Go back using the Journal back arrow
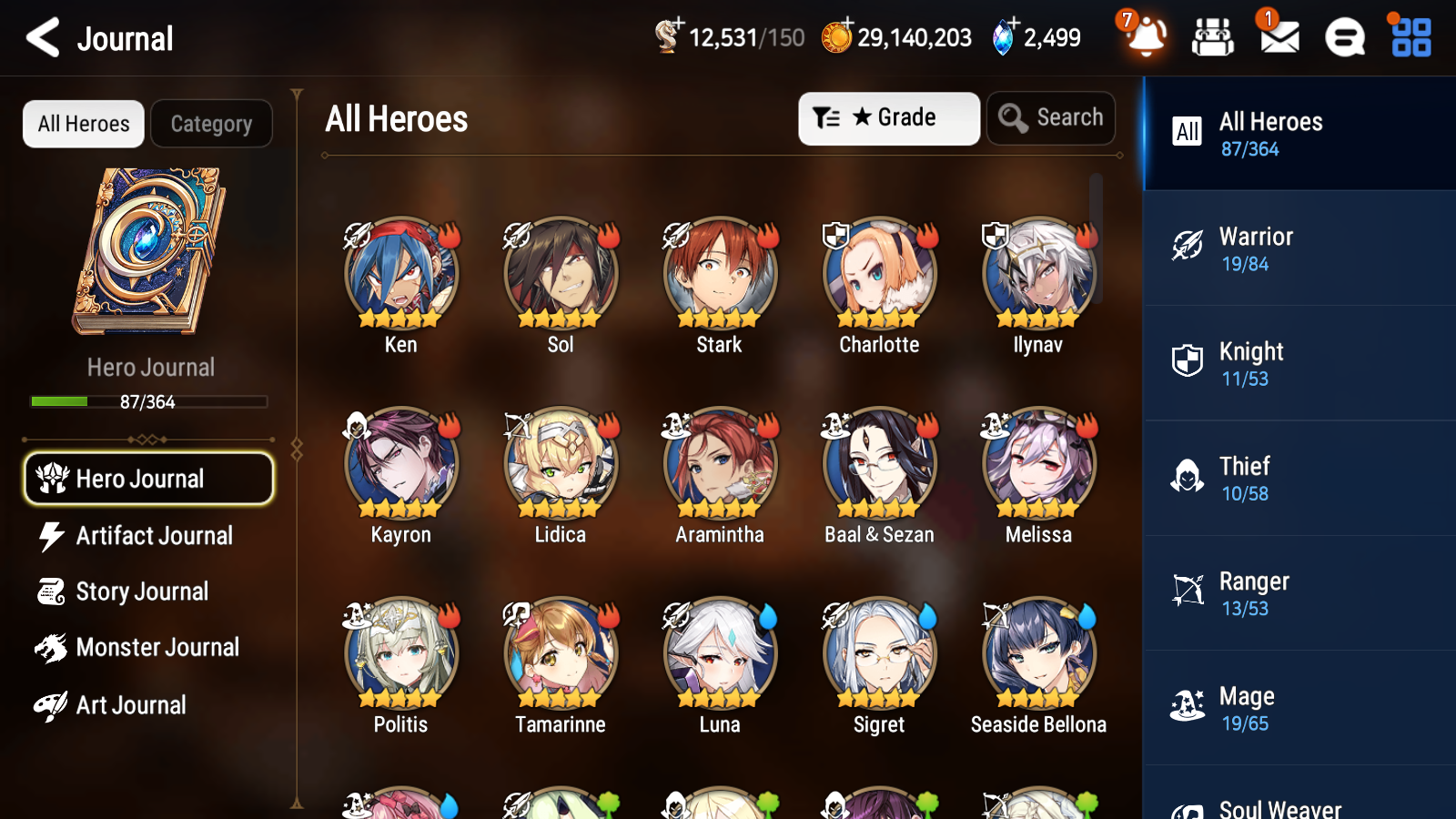 click(x=41, y=37)
